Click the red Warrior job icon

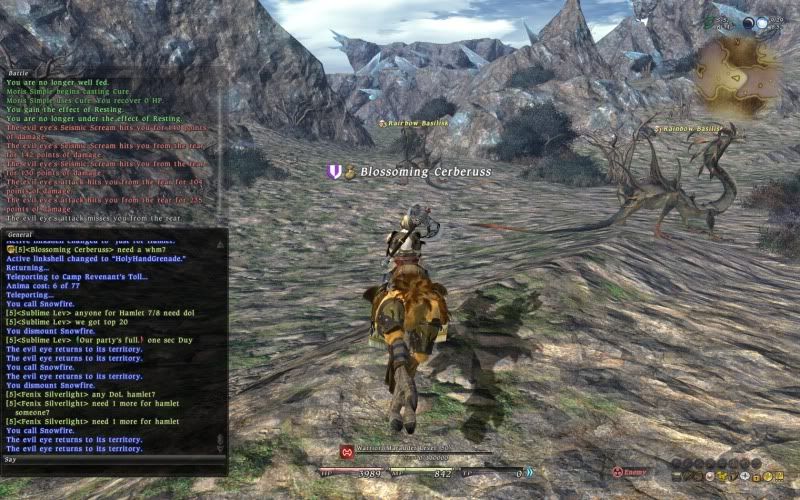click(346, 451)
